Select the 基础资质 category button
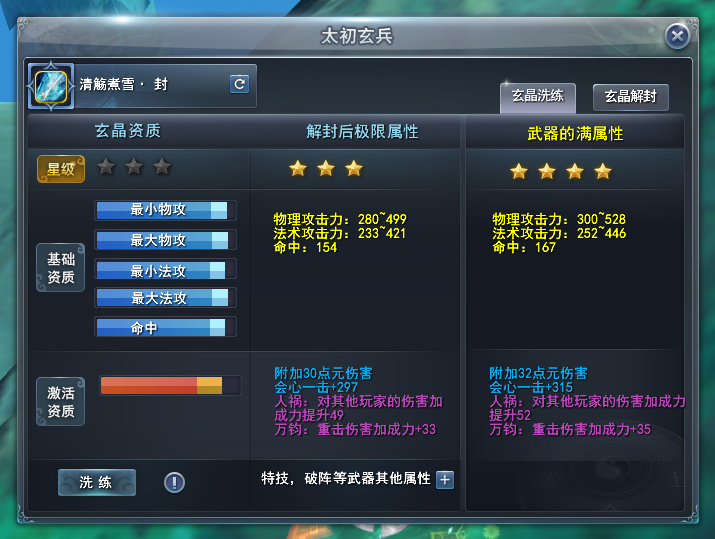The image size is (715, 539). click(61, 268)
